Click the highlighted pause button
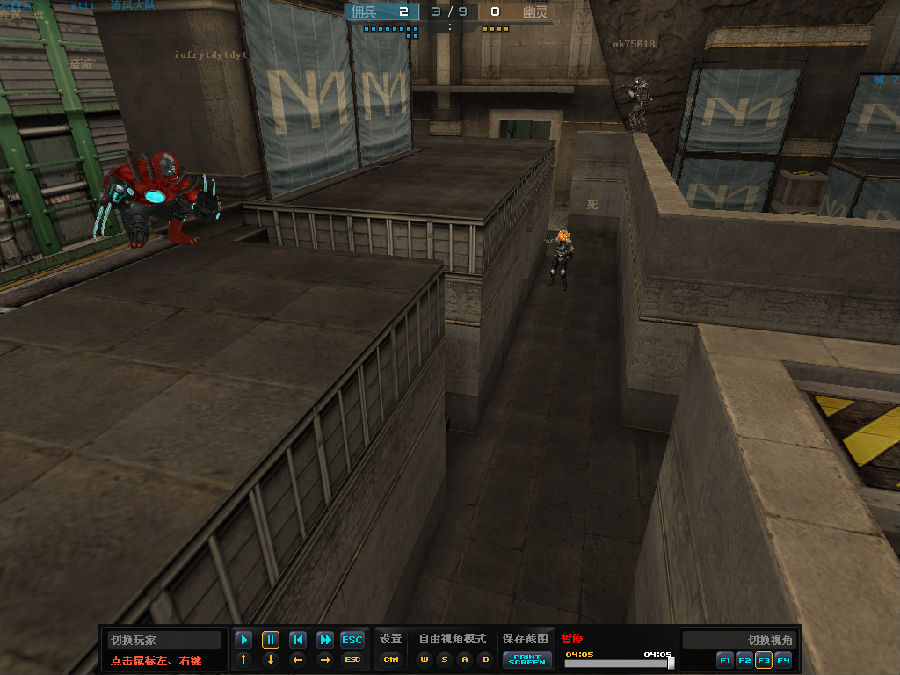Viewport: 900px width, 675px height. coord(270,639)
